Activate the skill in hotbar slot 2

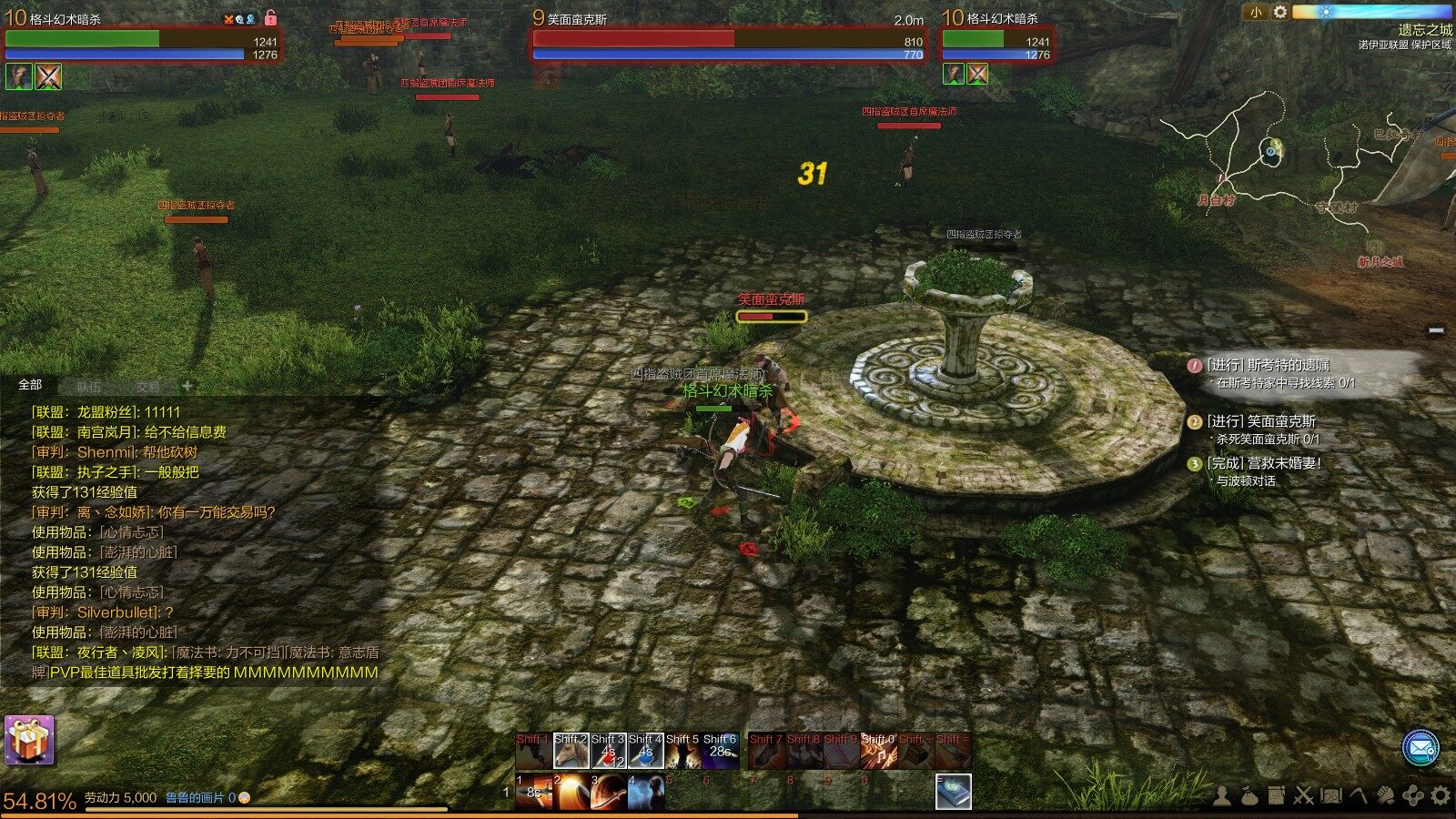point(571,793)
